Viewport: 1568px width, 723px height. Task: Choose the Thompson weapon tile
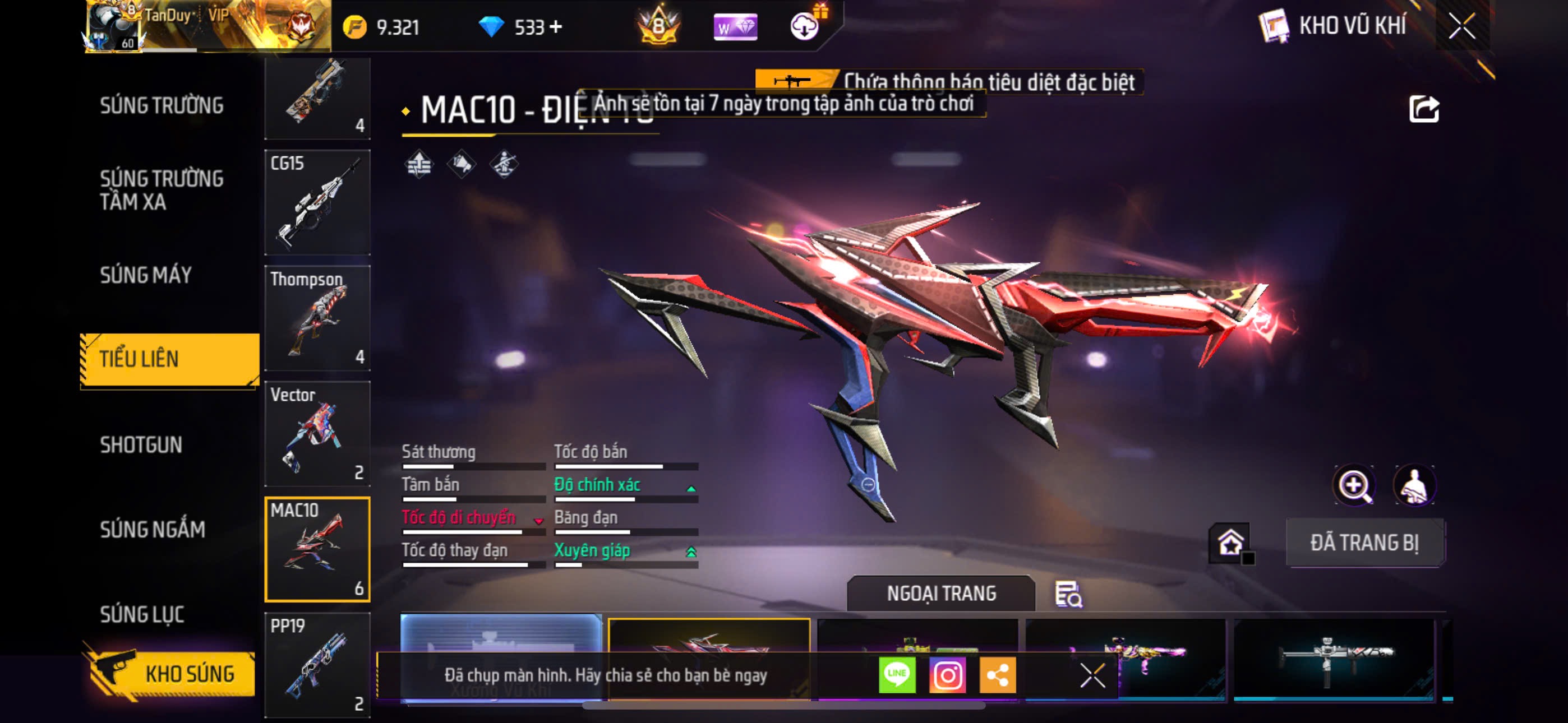click(x=317, y=318)
